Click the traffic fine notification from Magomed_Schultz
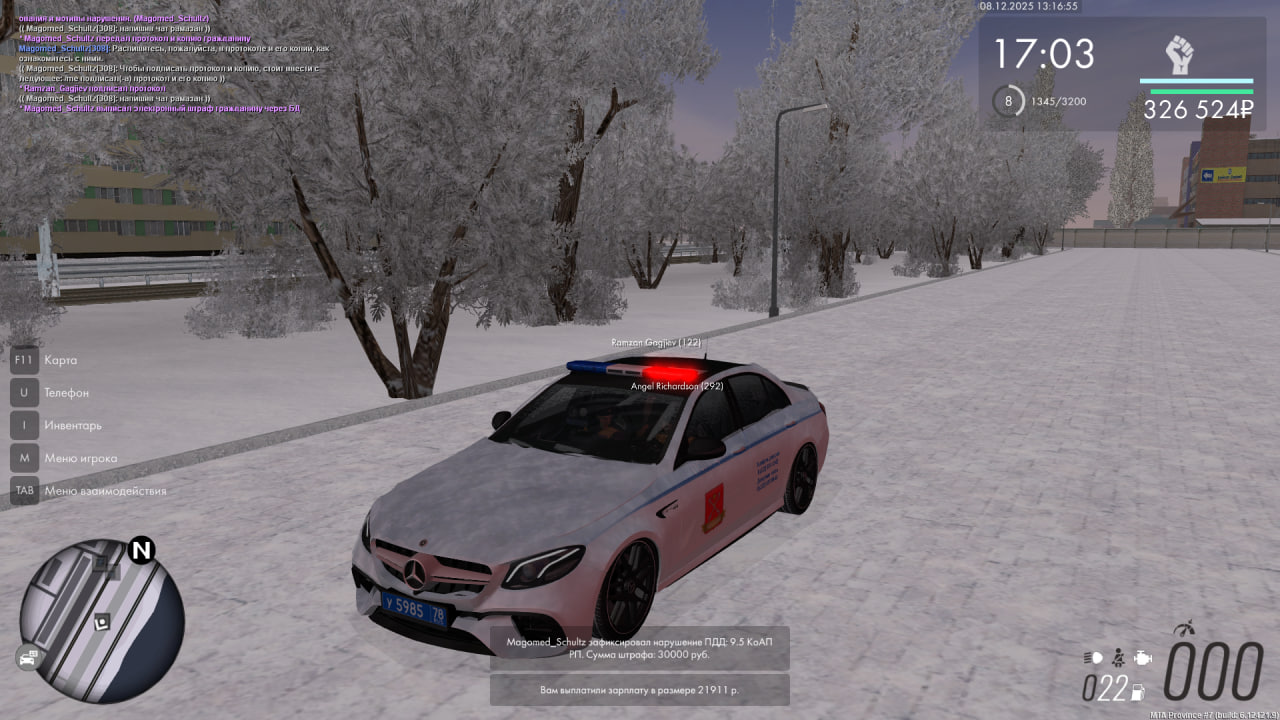1280x720 pixels. pyautogui.click(x=639, y=647)
